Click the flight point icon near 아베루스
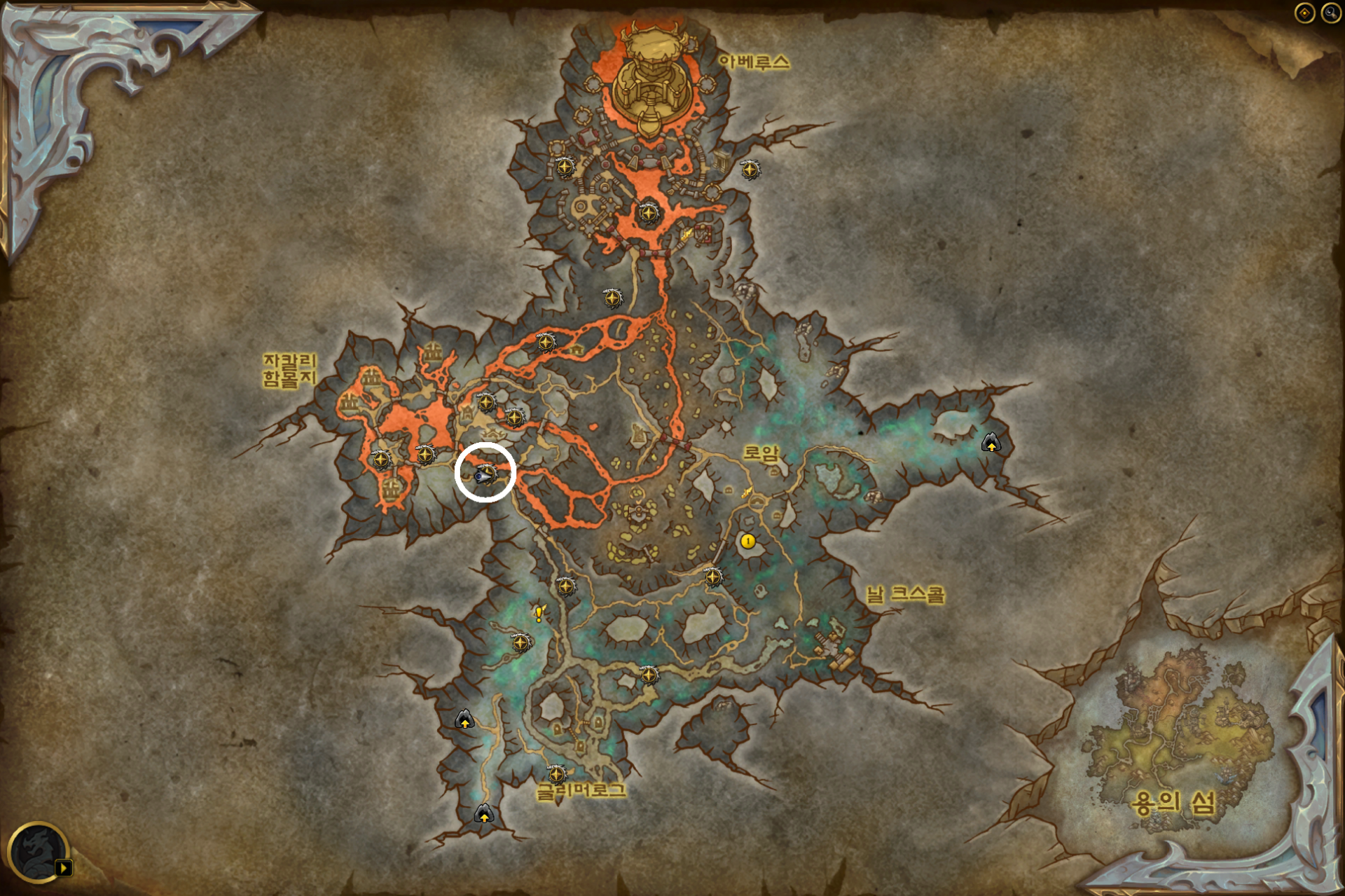 point(750,170)
